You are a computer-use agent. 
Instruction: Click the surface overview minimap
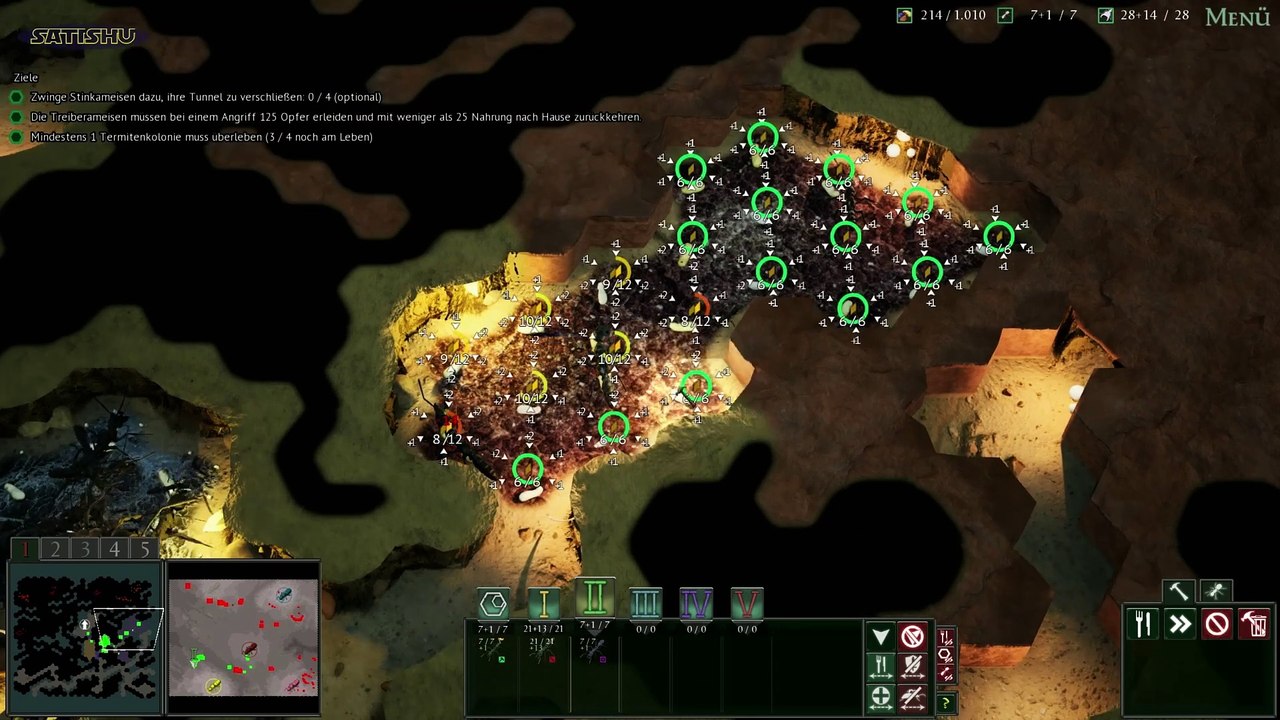(x=243, y=637)
